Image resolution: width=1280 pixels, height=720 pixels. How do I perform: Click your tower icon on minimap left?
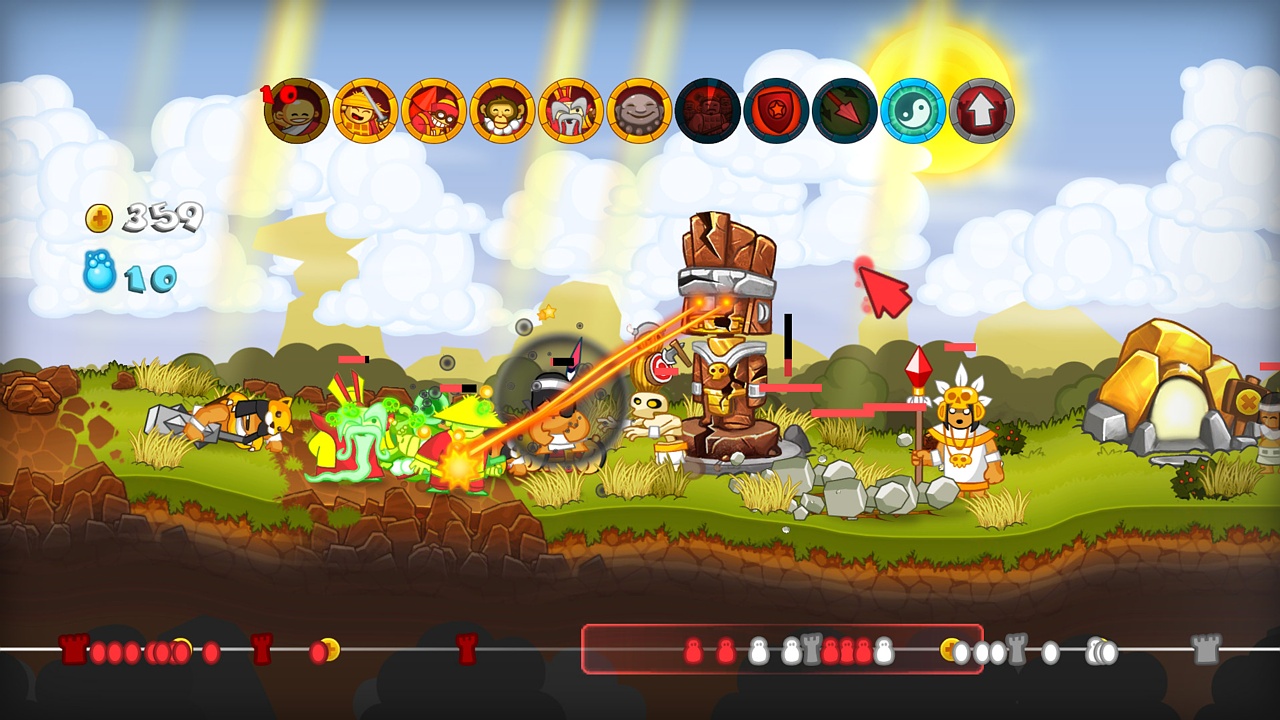pyautogui.click(x=72, y=648)
